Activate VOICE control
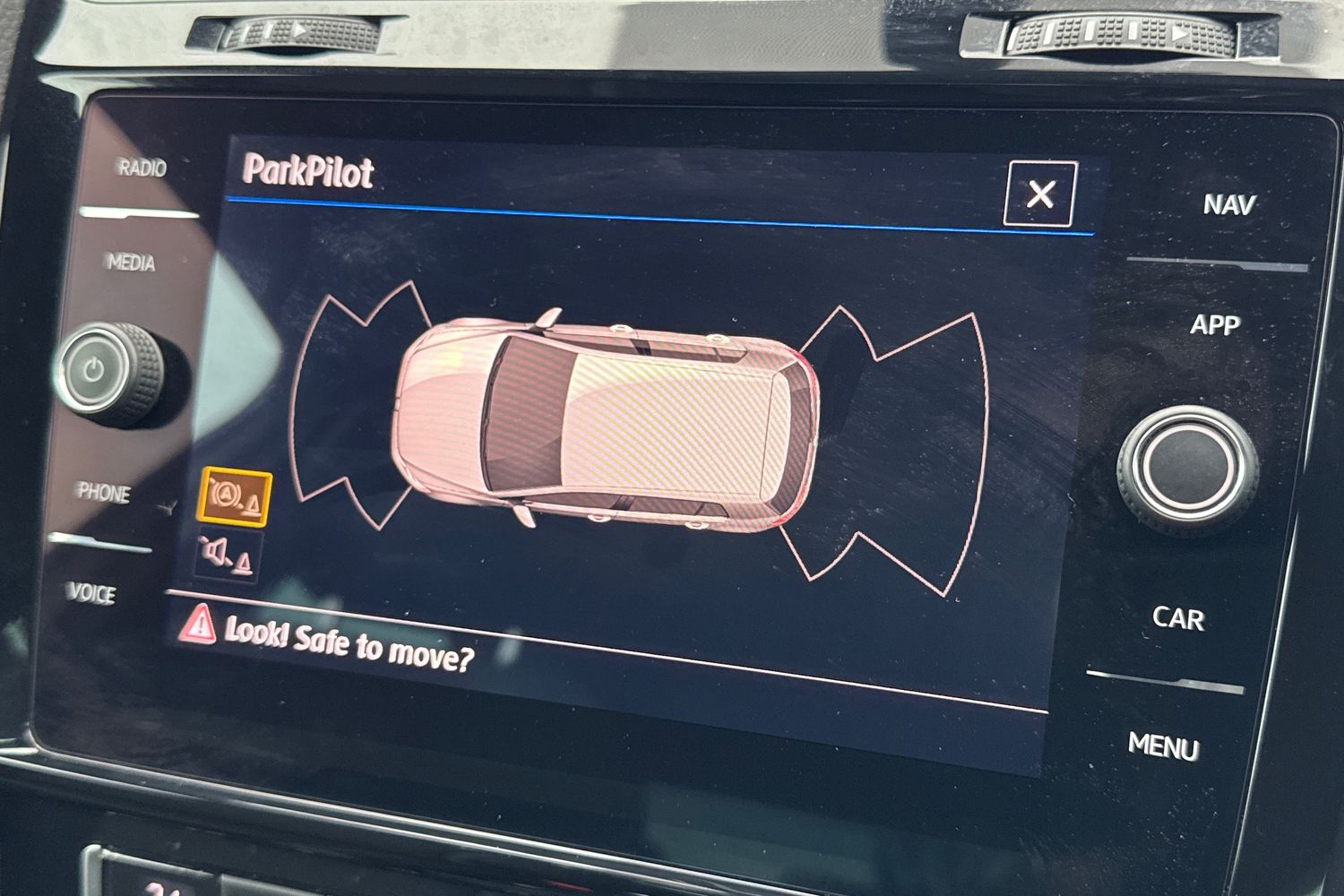The width and height of the screenshot is (1344, 896). (x=91, y=593)
